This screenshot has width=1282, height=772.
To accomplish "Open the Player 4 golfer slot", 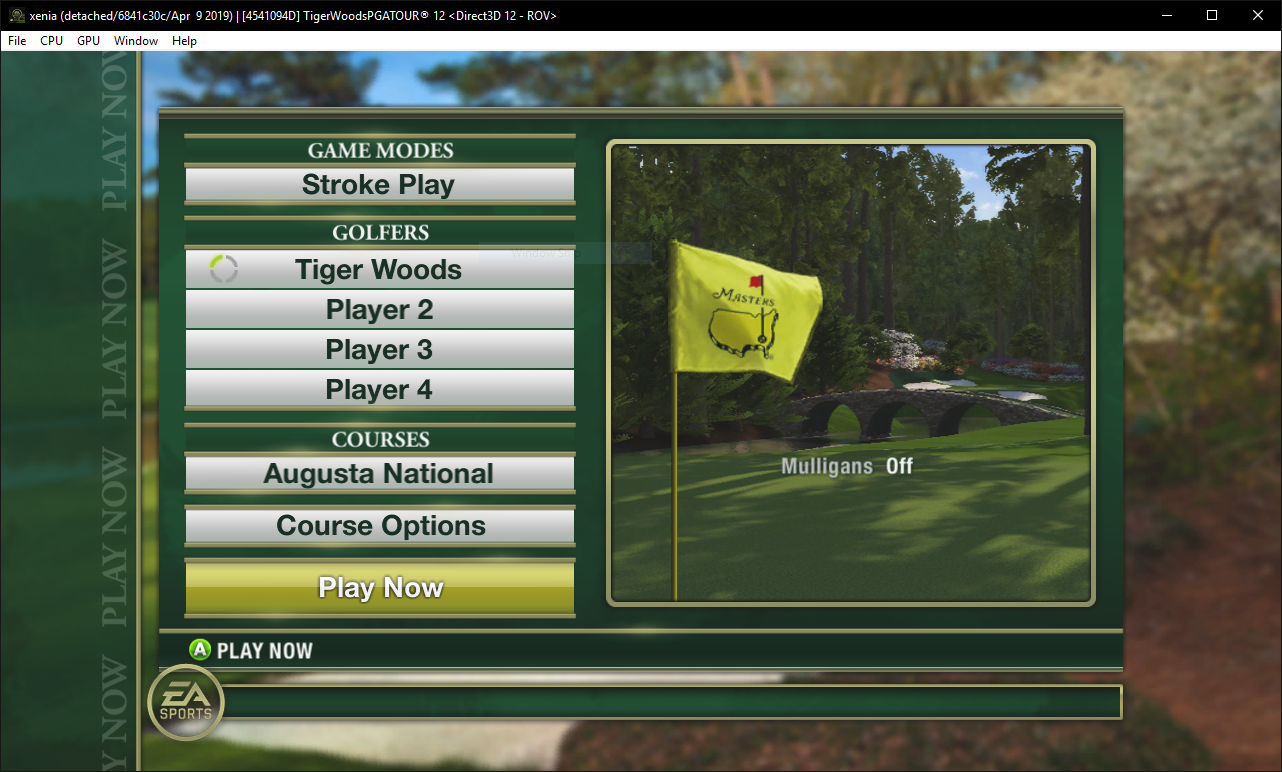I will (379, 390).
